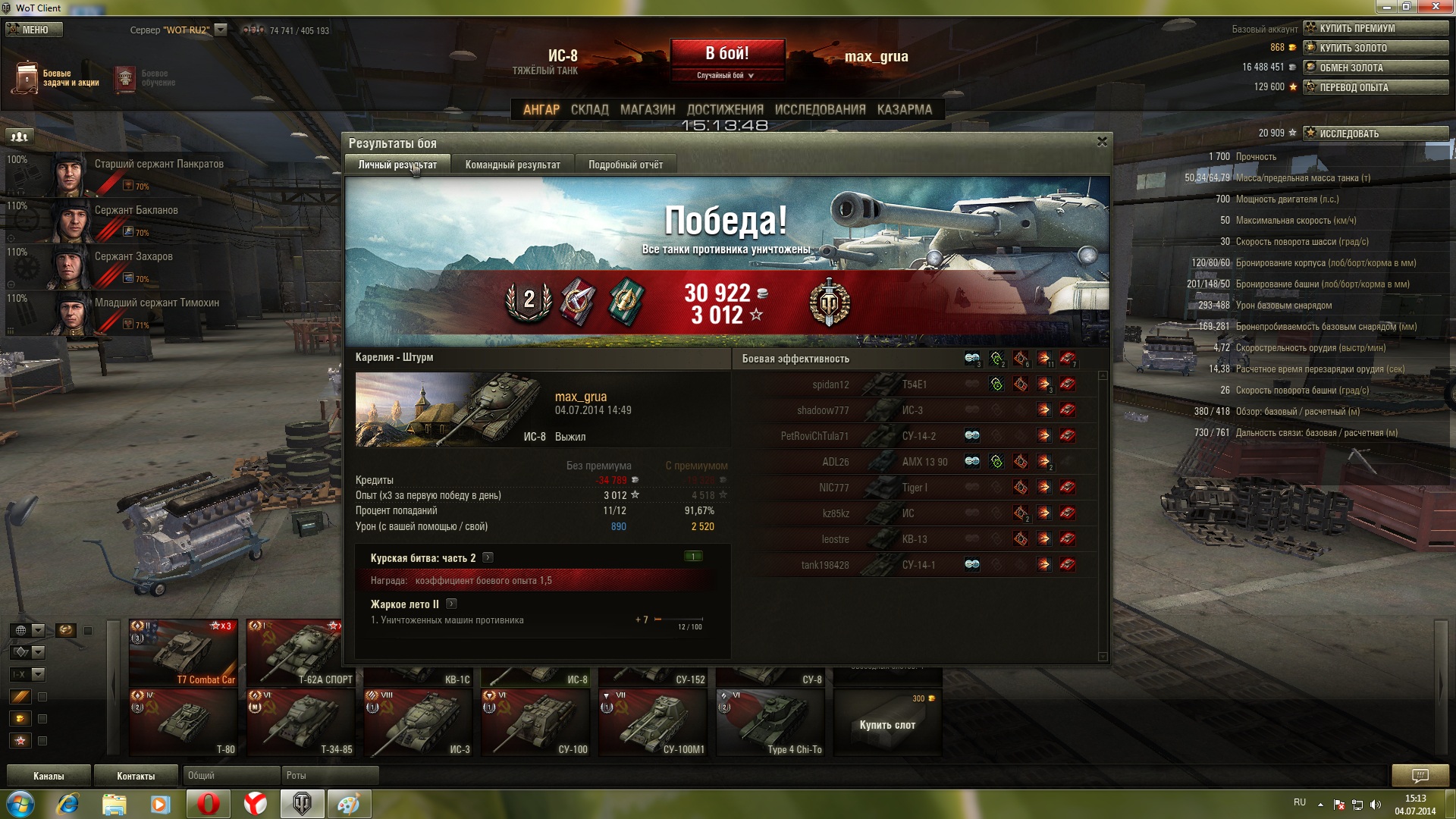The height and width of the screenshot is (819, 1456).
Task: Select the T7 Combat Car tank
Action: pos(184,653)
